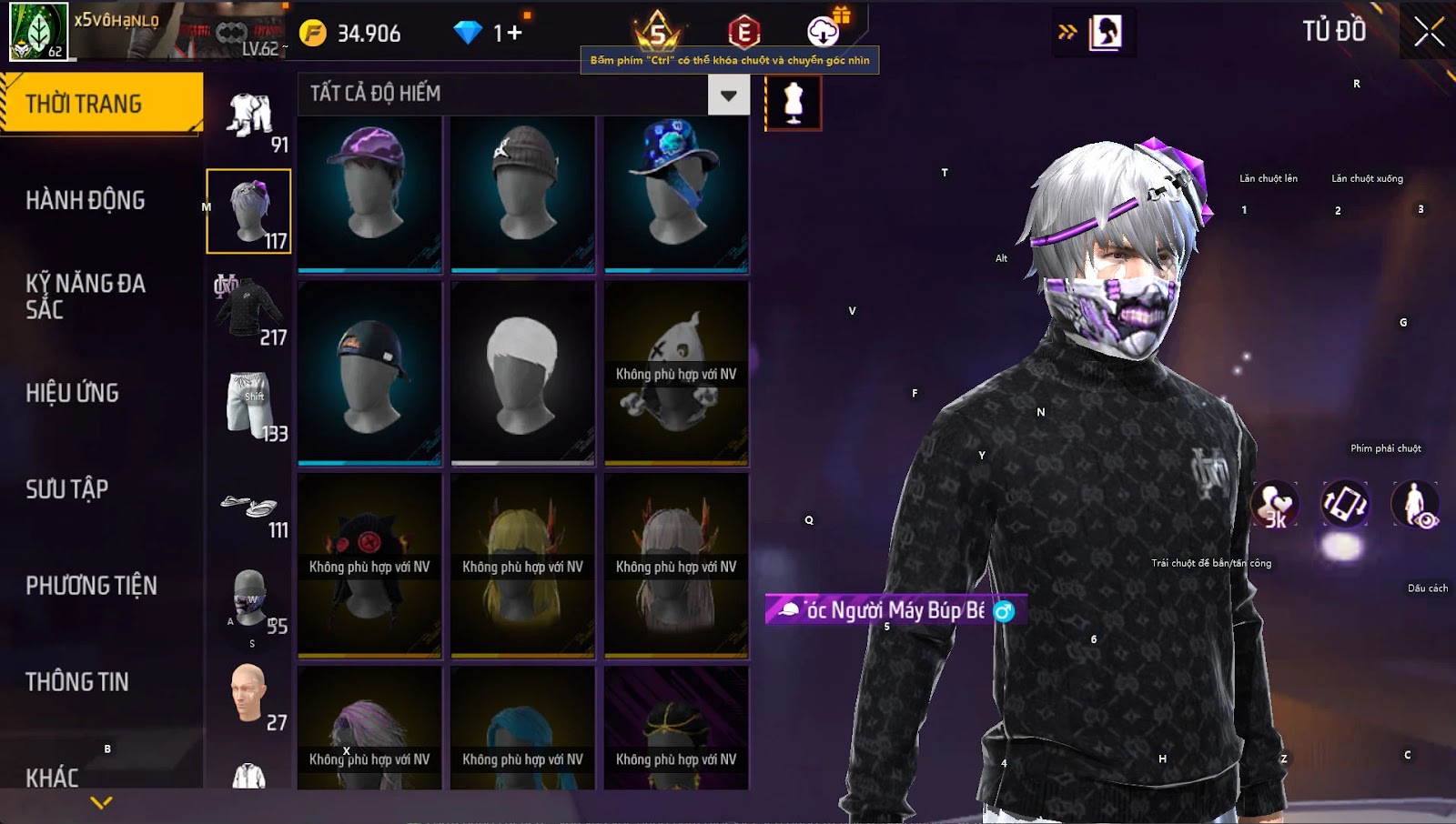Image resolution: width=1456 pixels, height=824 pixels.
Task: Switch to HÀNH ĐỘNG section
Action: 86,200
